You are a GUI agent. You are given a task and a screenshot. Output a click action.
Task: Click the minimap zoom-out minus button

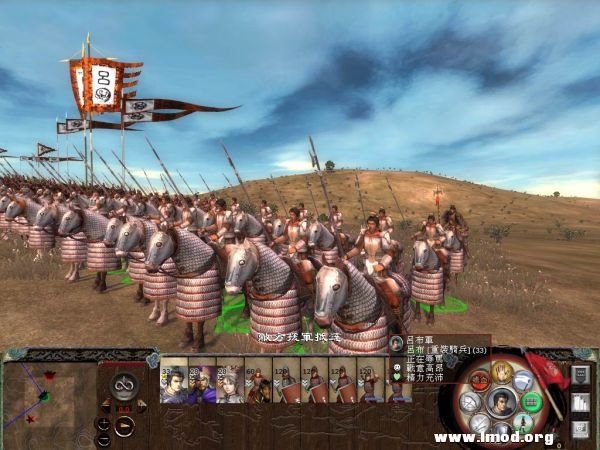pos(103,439)
